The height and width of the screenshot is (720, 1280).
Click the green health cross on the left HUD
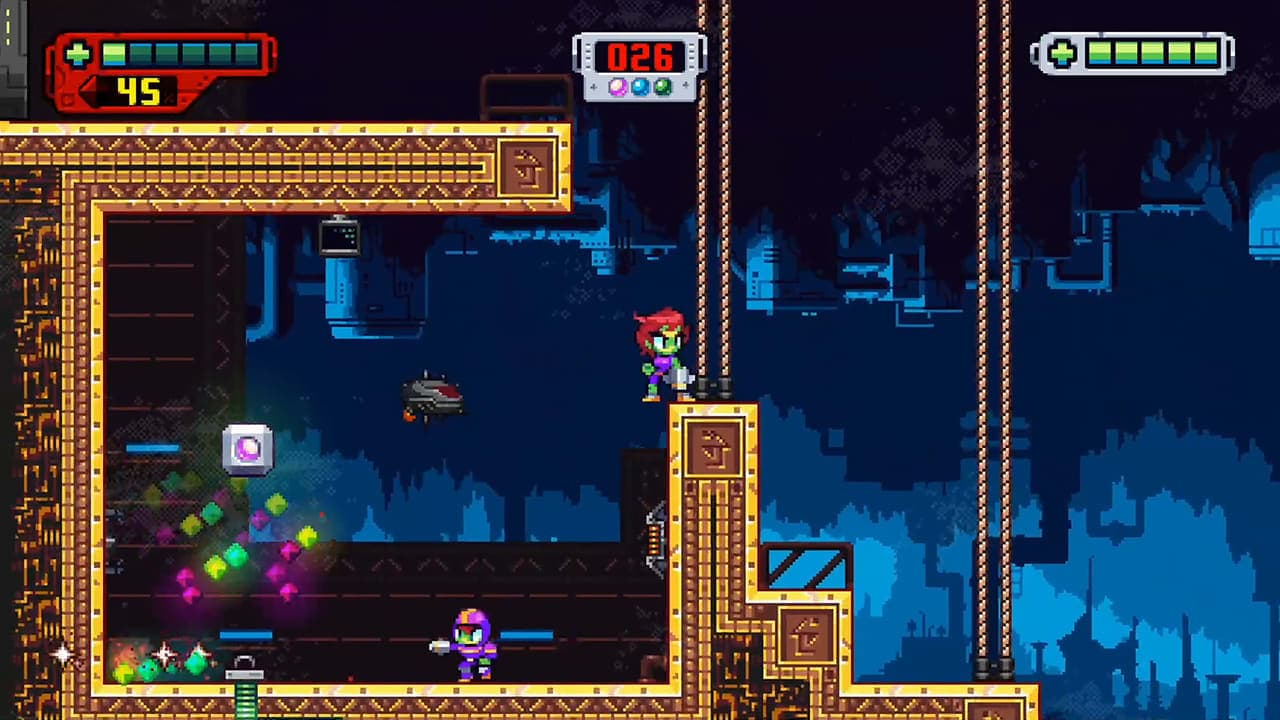78,54
